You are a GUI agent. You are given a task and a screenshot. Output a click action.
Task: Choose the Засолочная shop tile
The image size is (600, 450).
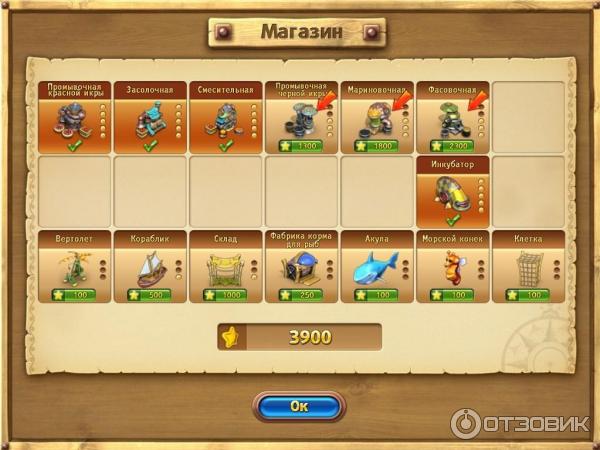pyautogui.click(x=151, y=118)
